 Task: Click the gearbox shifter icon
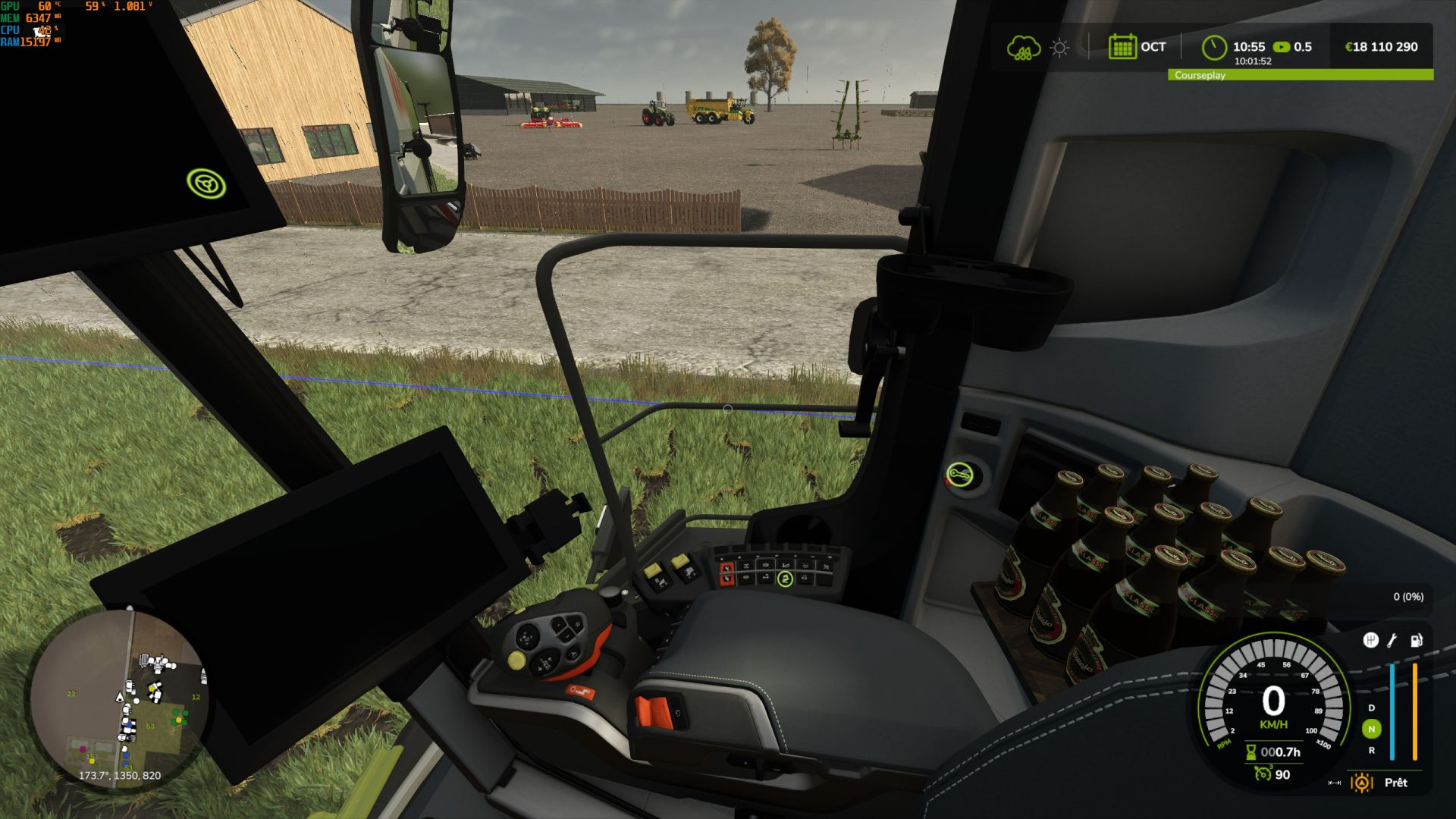click(1370, 641)
